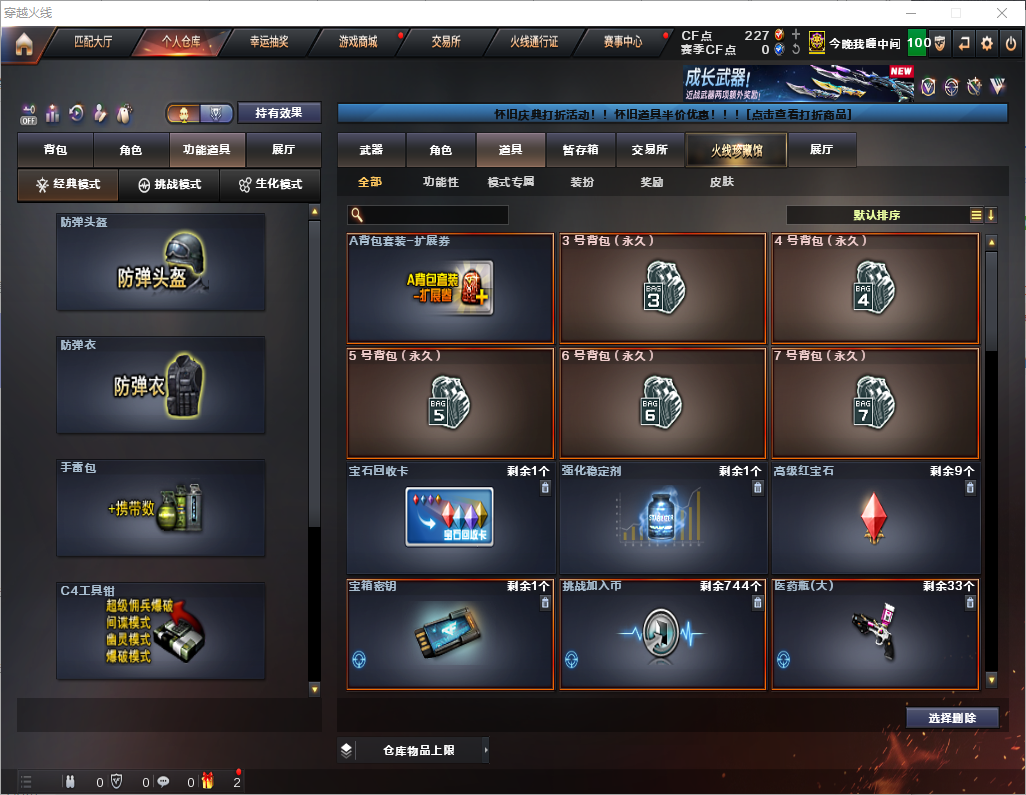
Task: Click the 持有效果 button
Action: [279, 113]
